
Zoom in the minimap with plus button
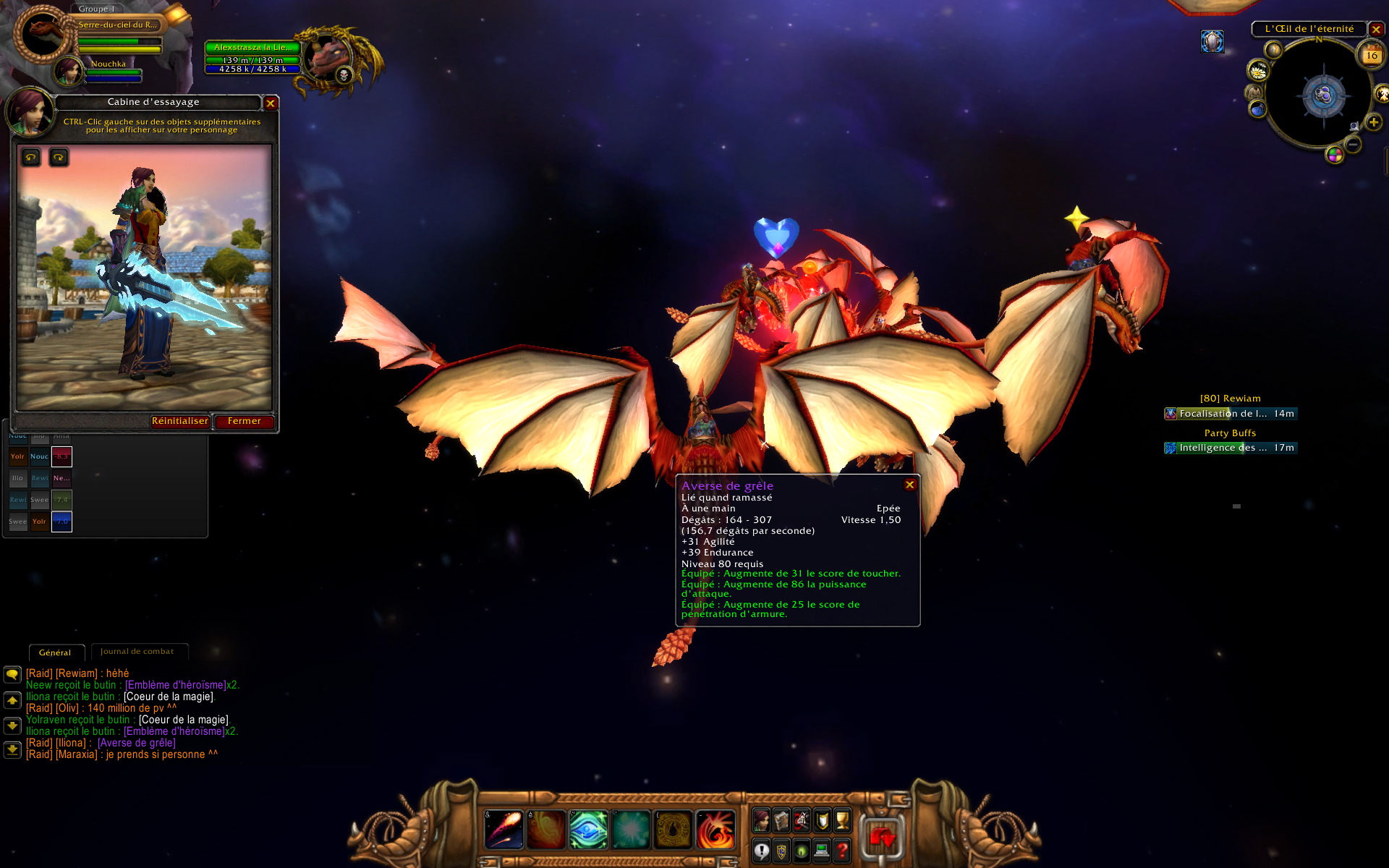[x=1373, y=122]
